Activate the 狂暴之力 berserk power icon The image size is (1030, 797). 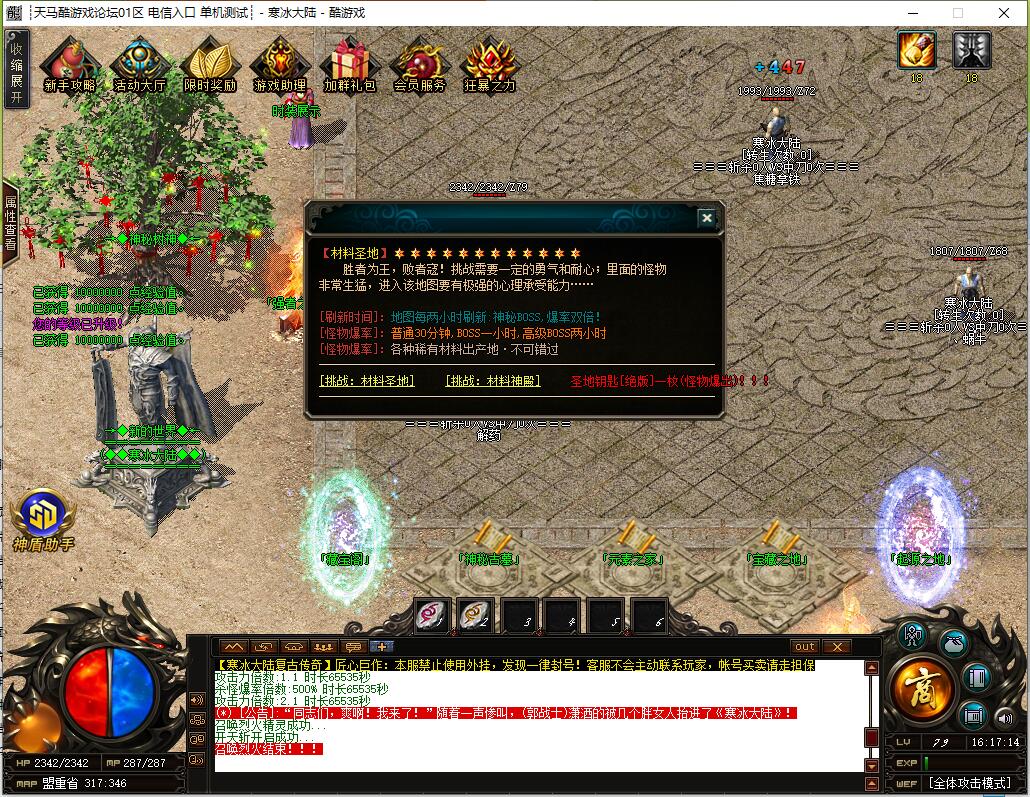tap(489, 66)
